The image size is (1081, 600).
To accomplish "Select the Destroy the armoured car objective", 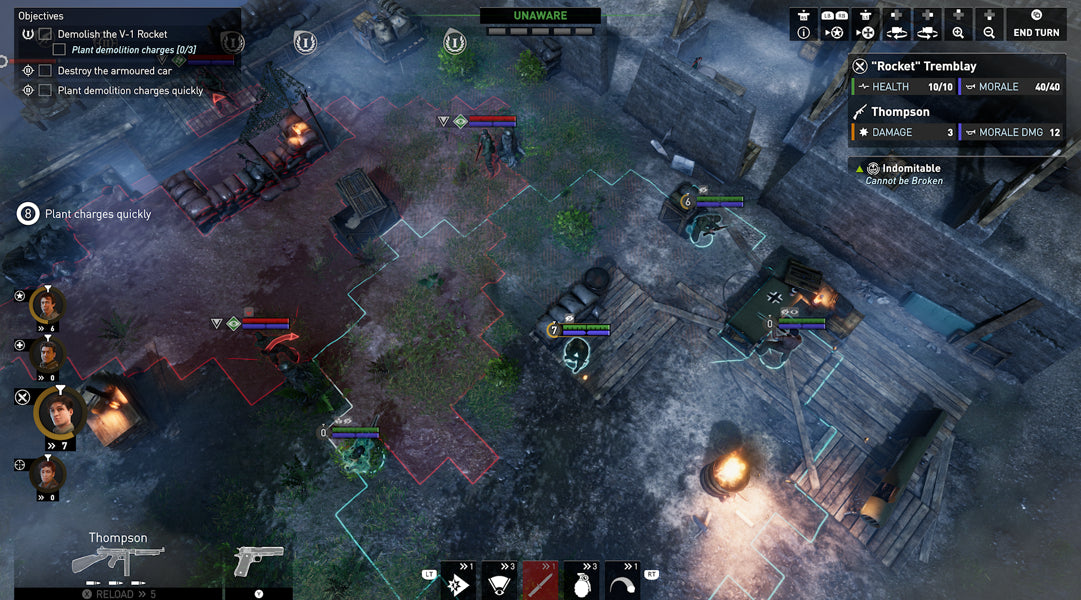I will pos(114,71).
